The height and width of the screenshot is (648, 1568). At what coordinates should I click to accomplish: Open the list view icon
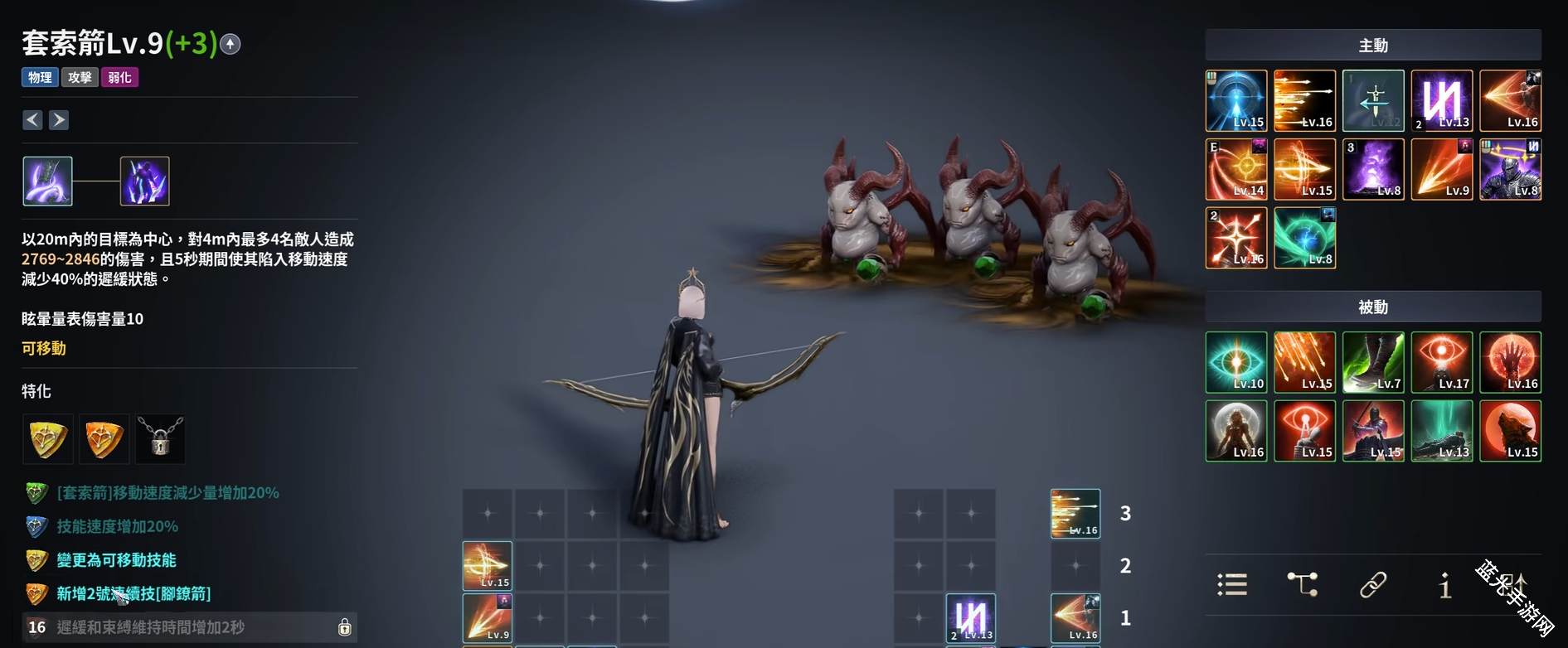[x=1232, y=585]
